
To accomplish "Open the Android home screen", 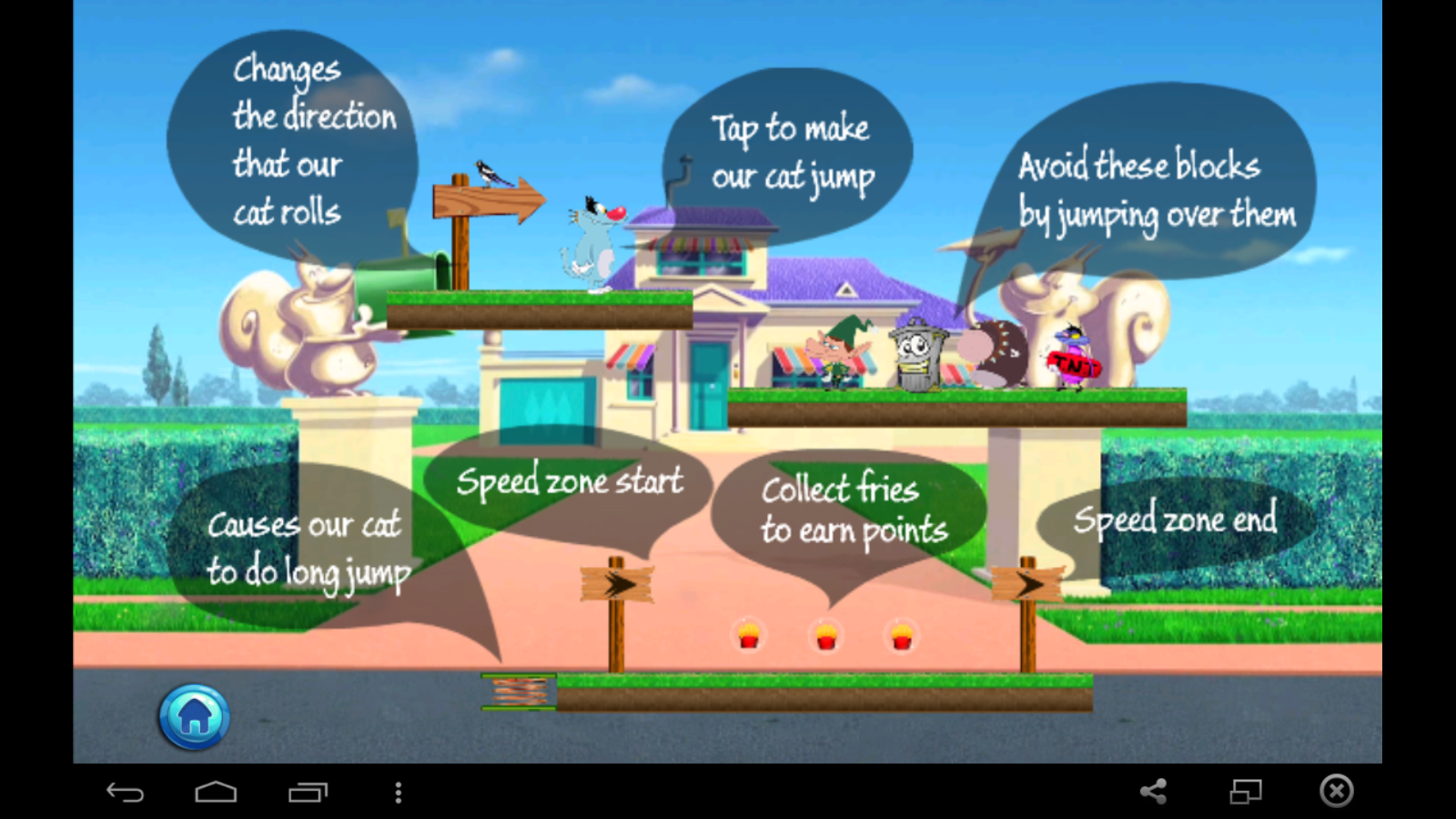I will click(x=216, y=793).
